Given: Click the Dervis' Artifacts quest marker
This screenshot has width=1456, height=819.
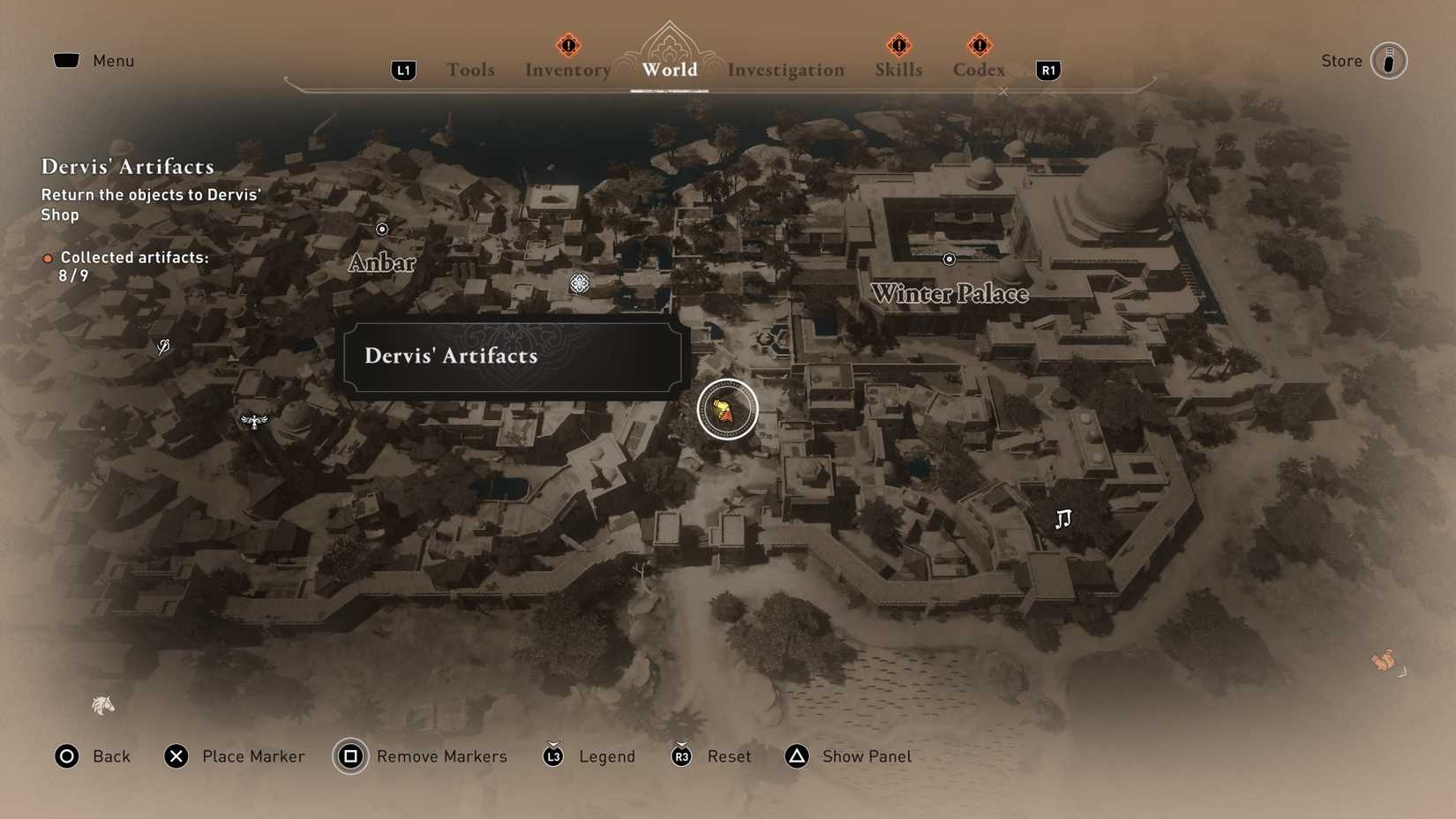Looking at the screenshot, I should pyautogui.click(x=726, y=409).
